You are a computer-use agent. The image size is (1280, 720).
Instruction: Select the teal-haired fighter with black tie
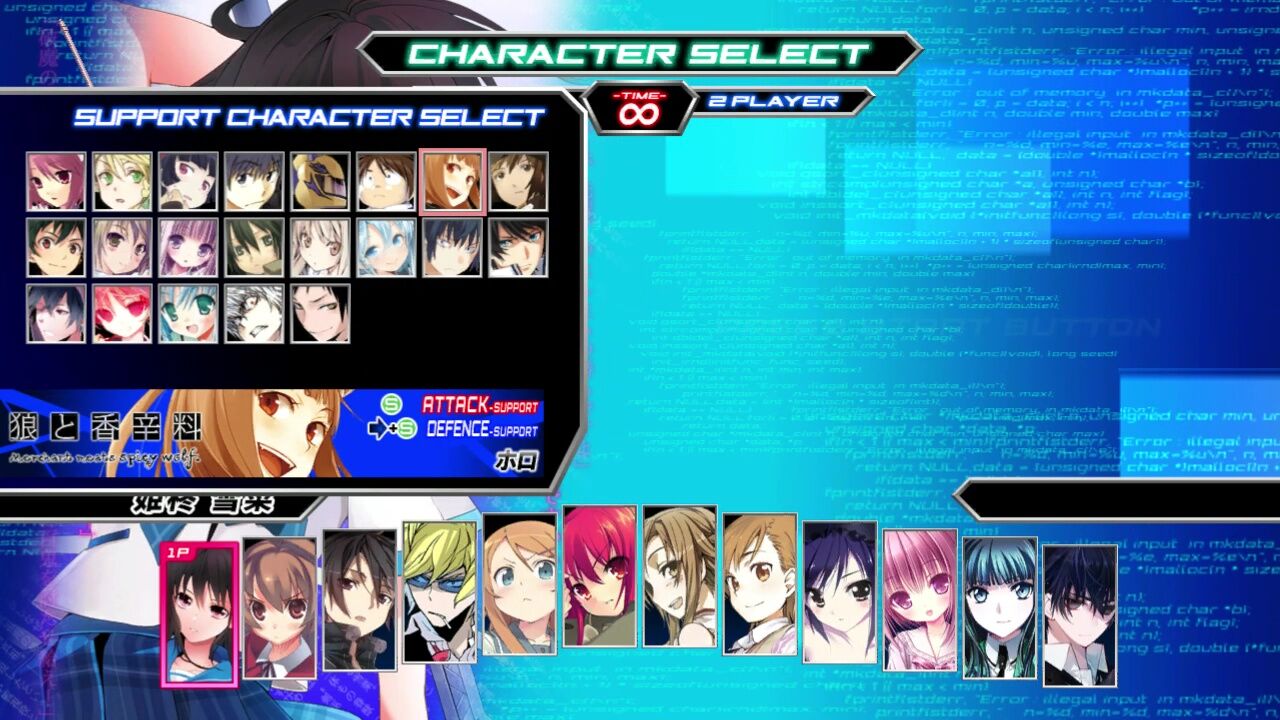click(x=1000, y=608)
